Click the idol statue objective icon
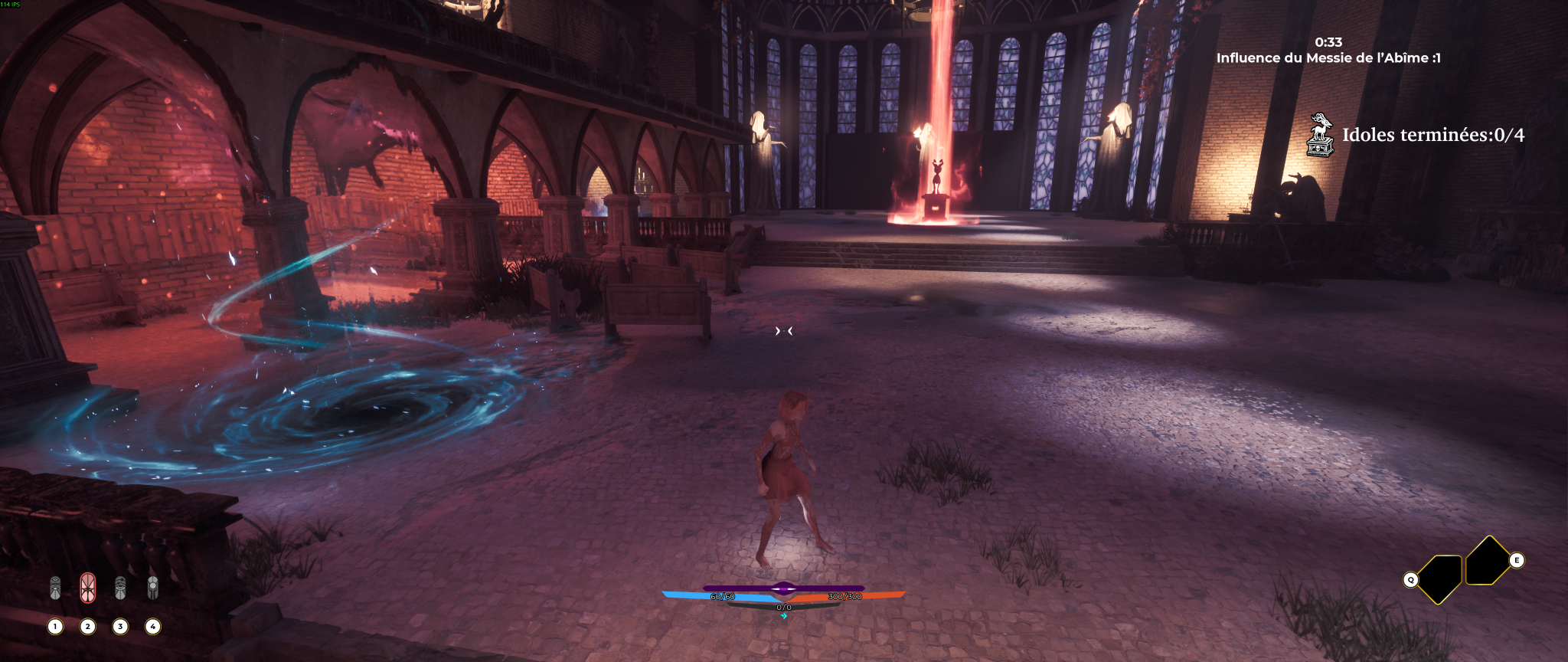 1320,135
